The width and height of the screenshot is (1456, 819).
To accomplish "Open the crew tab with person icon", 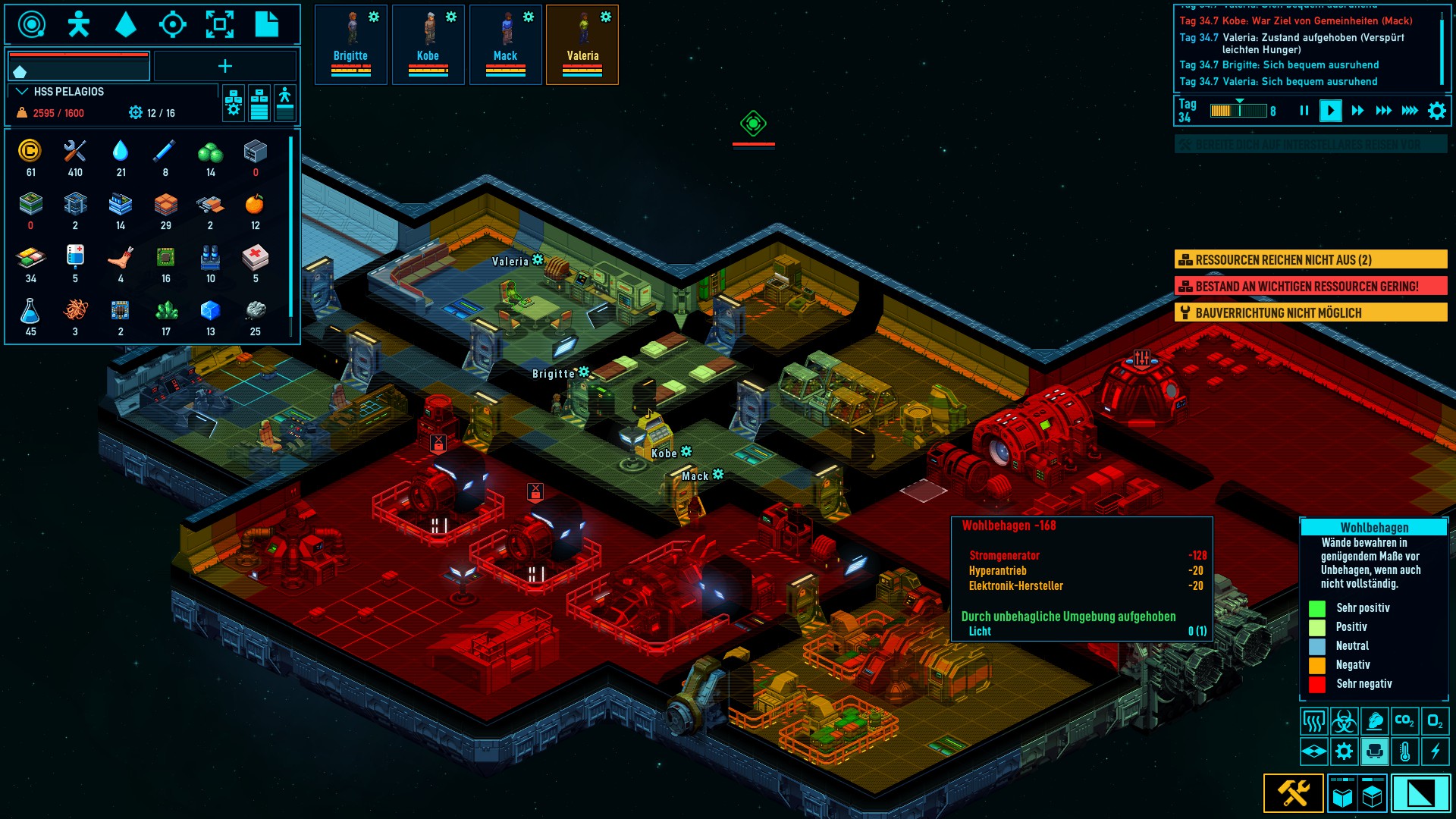I will 78,24.
